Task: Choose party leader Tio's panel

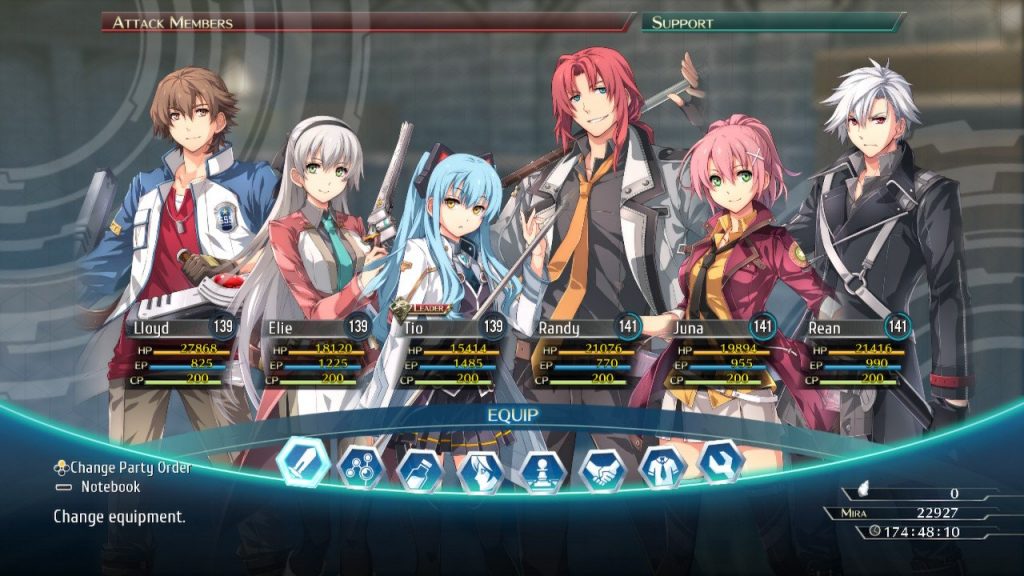Action: pyautogui.click(x=451, y=352)
